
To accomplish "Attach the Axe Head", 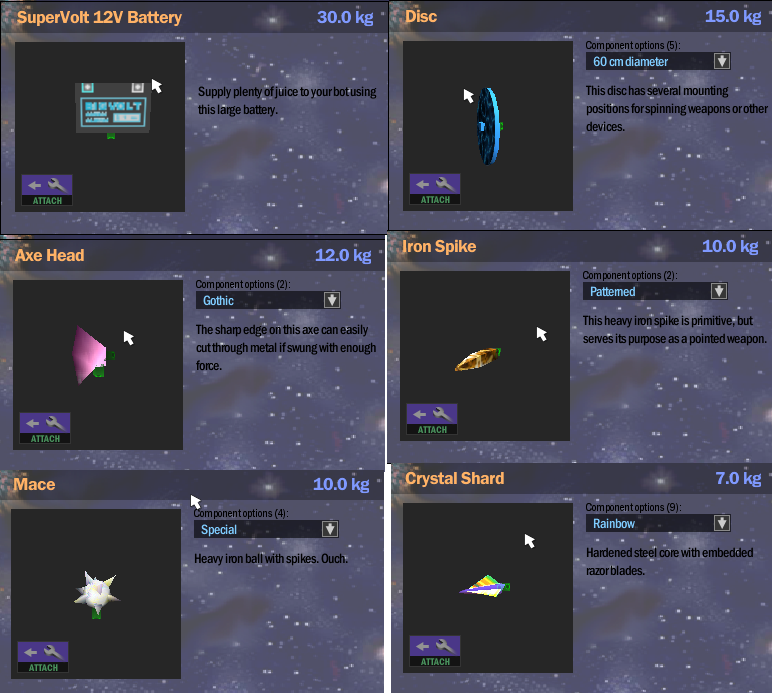I will coord(44,428).
